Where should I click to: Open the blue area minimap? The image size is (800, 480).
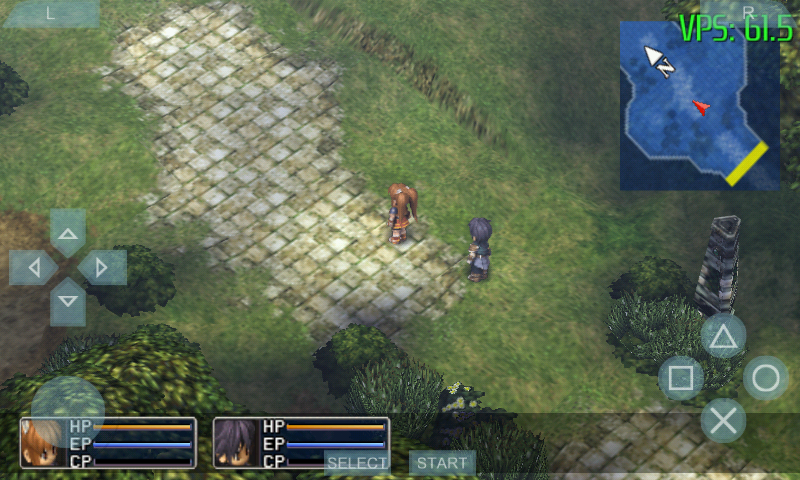[699, 105]
